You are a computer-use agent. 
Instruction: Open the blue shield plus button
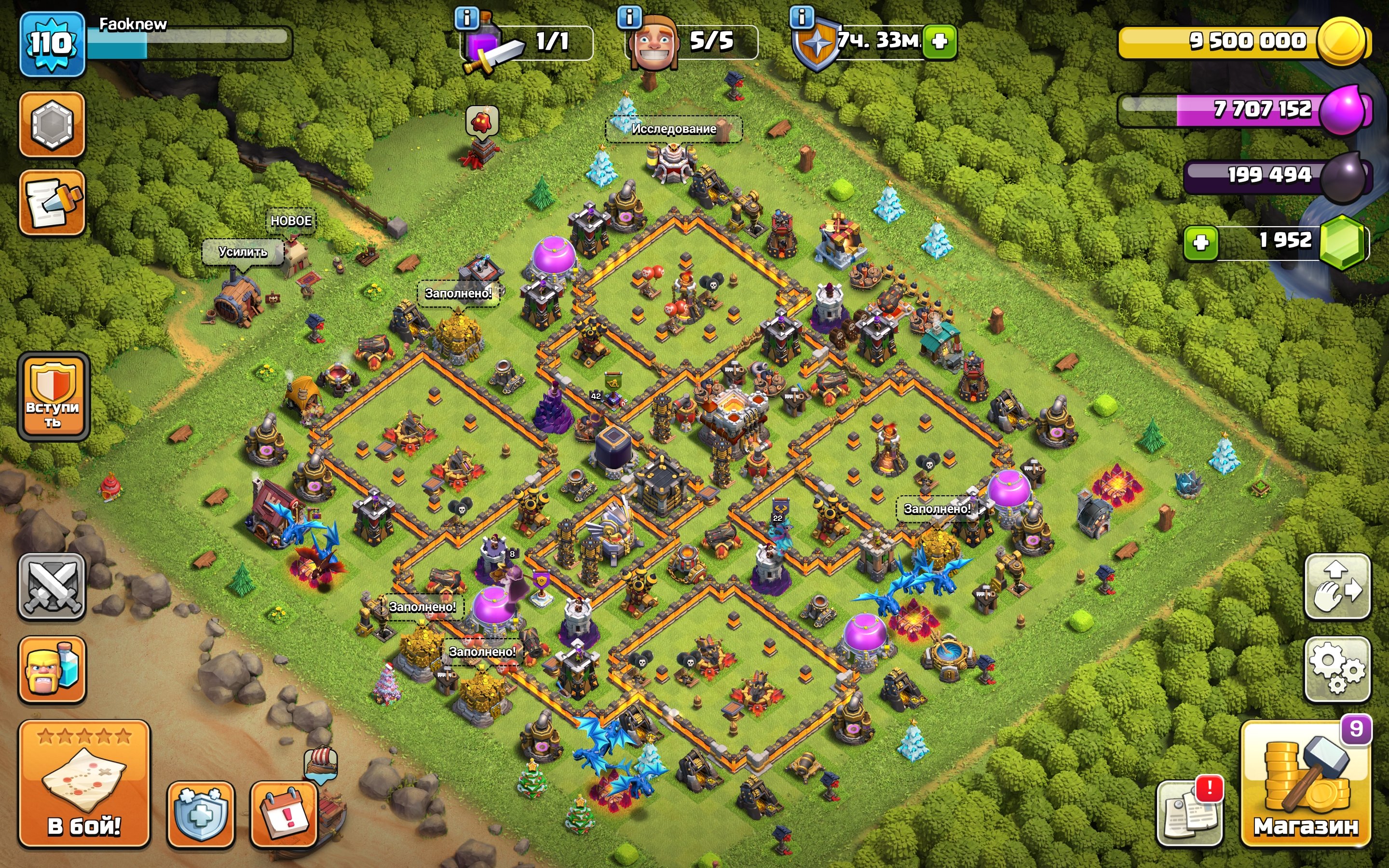click(200, 814)
